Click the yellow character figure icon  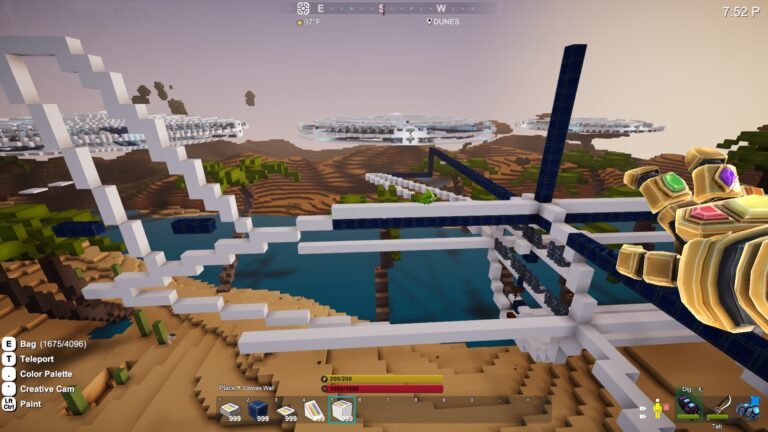pyautogui.click(x=658, y=408)
